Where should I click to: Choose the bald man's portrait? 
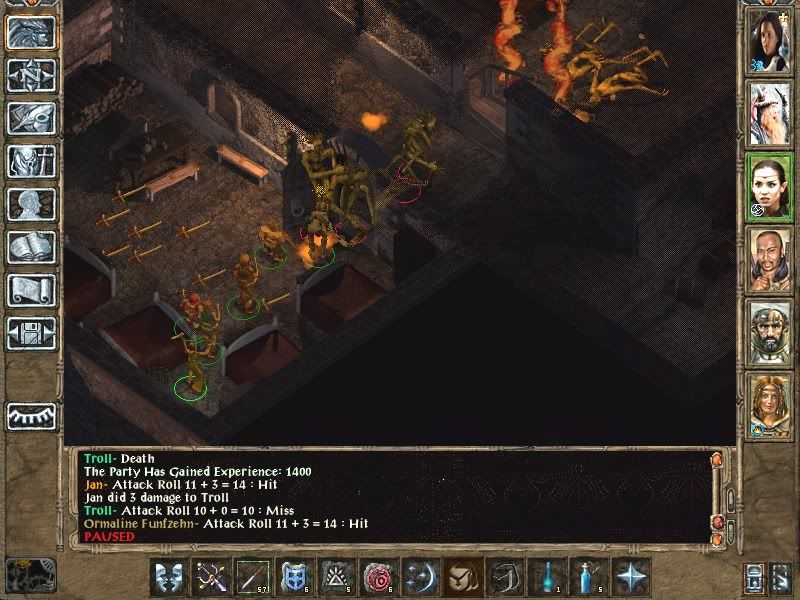pyautogui.click(x=770, y=263)
